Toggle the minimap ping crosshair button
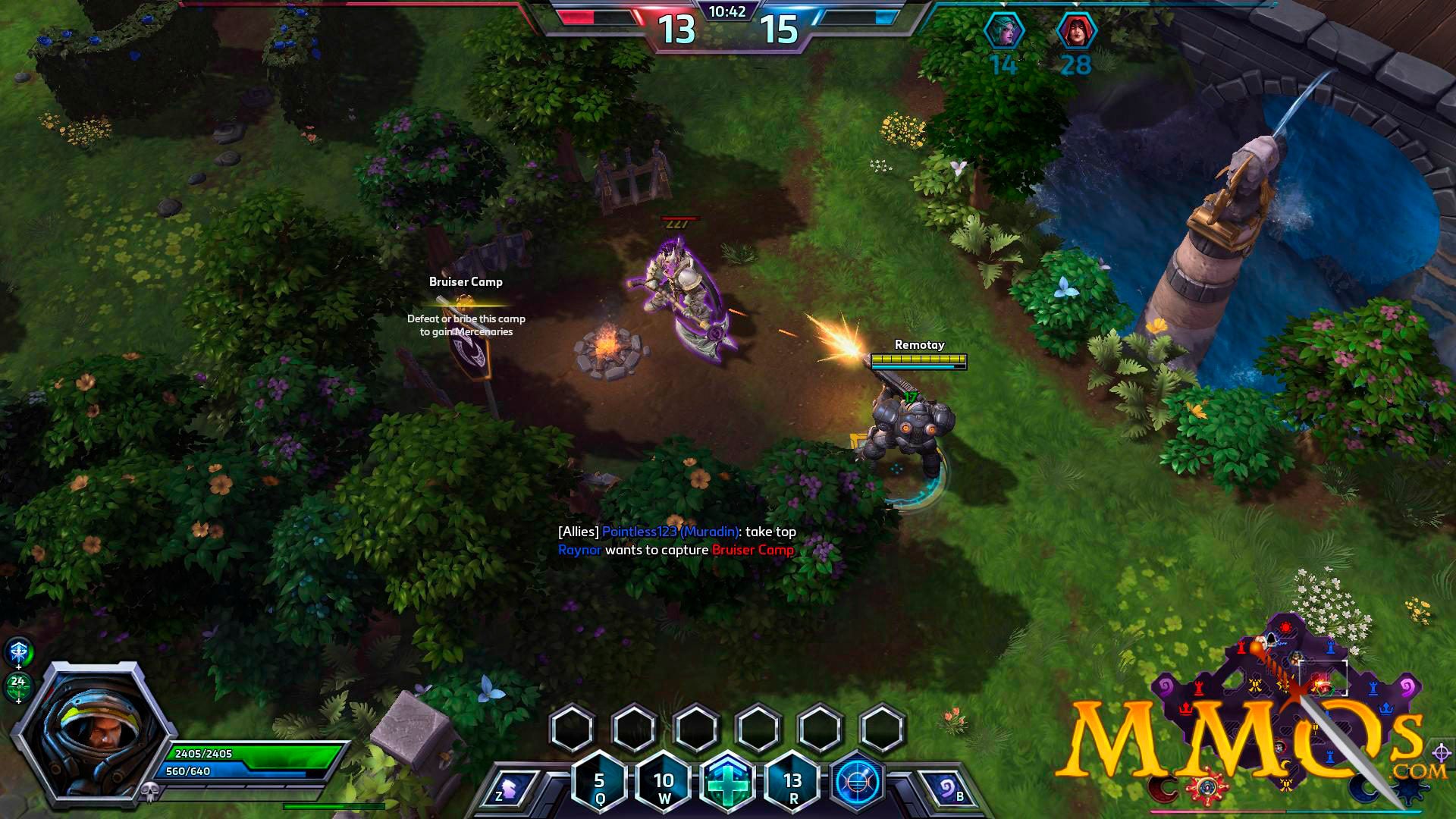Screen dimensions: 1456x819 (x=1442, y=753)
